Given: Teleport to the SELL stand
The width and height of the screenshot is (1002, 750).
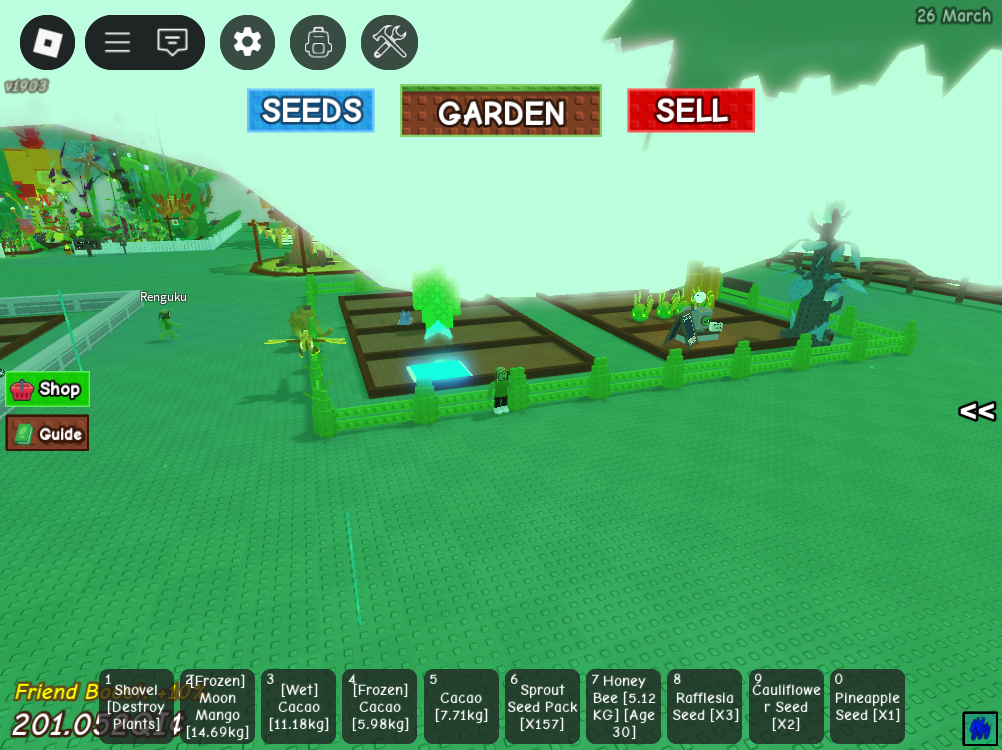Looking at the screenshot, I should click(x=691, y=110).
